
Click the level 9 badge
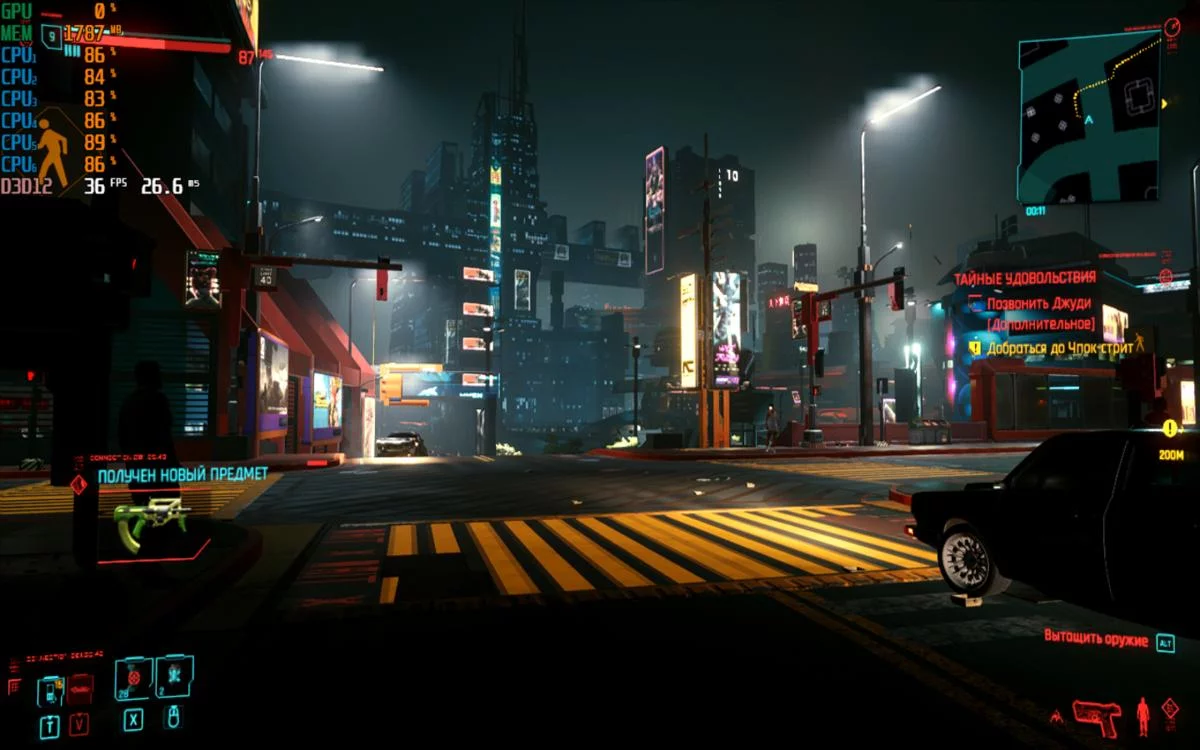click(x=51, y=38)
